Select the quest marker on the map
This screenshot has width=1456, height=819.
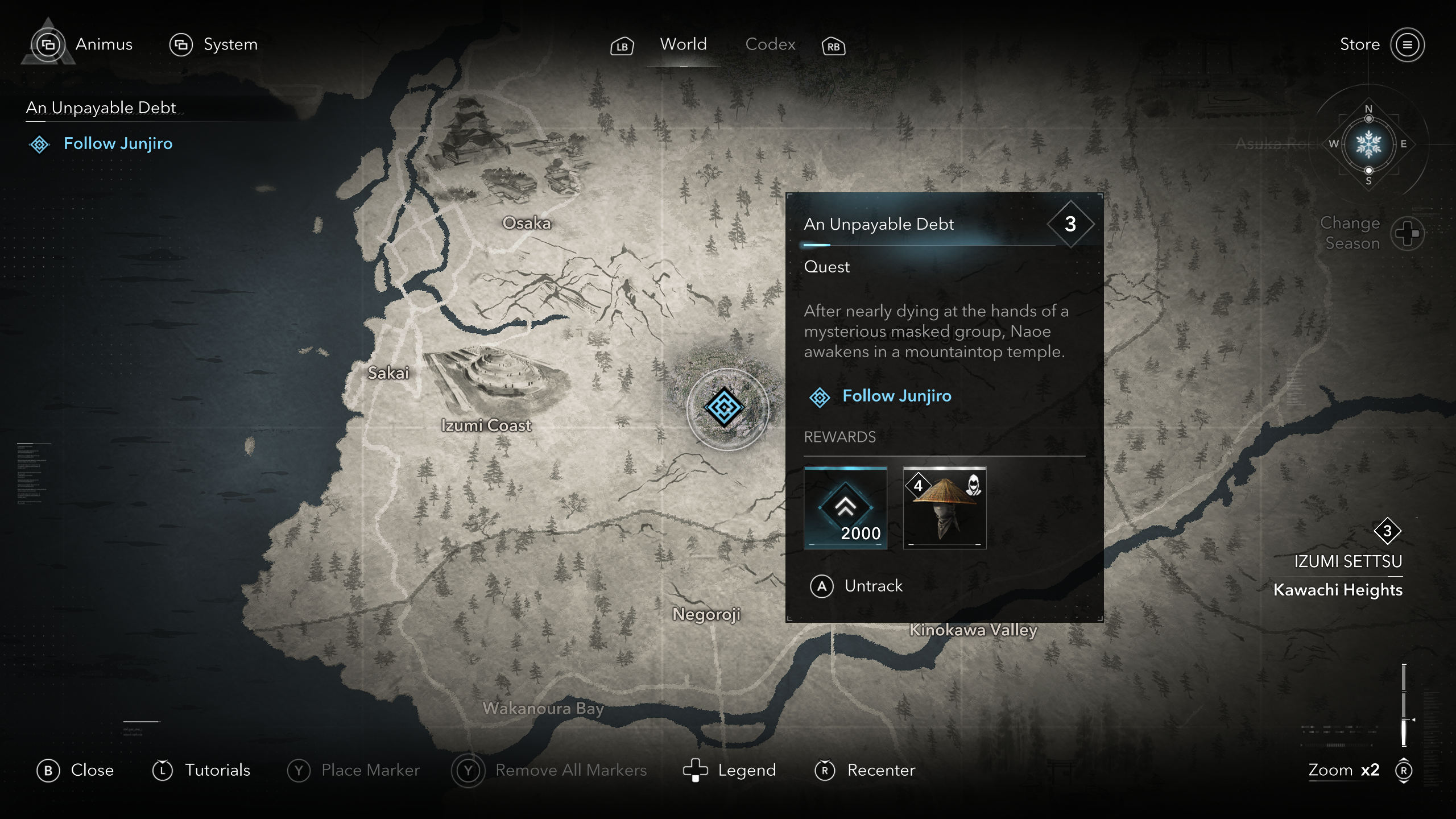724,407
